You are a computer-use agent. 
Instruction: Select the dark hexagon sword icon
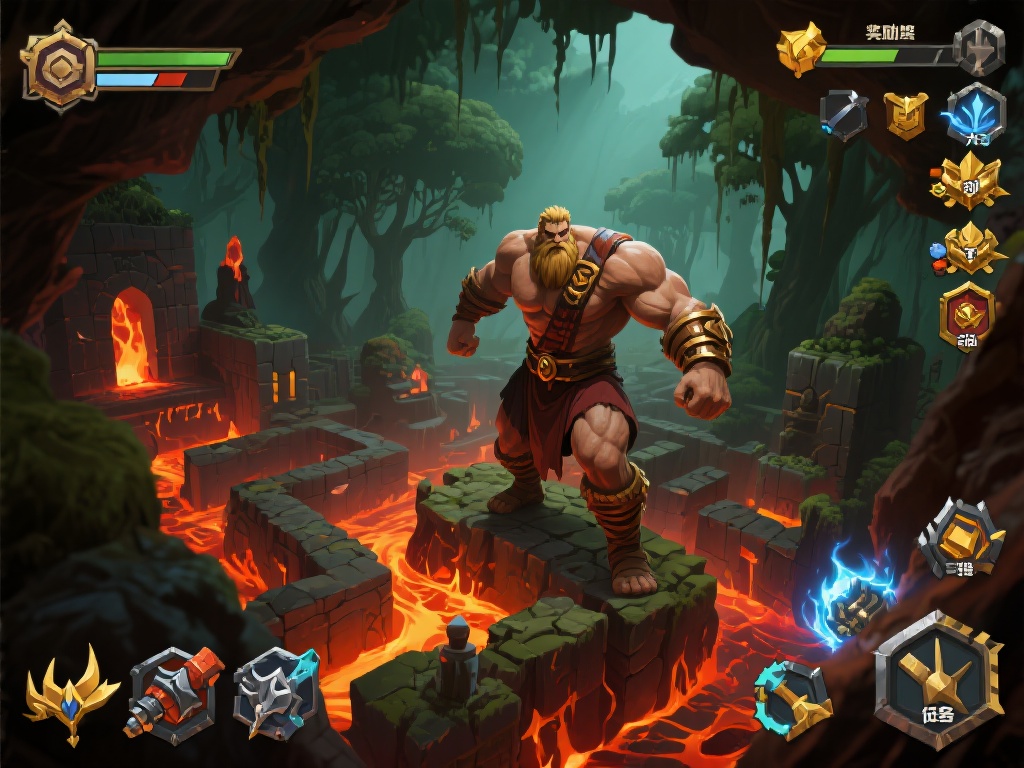pos(844,113)
